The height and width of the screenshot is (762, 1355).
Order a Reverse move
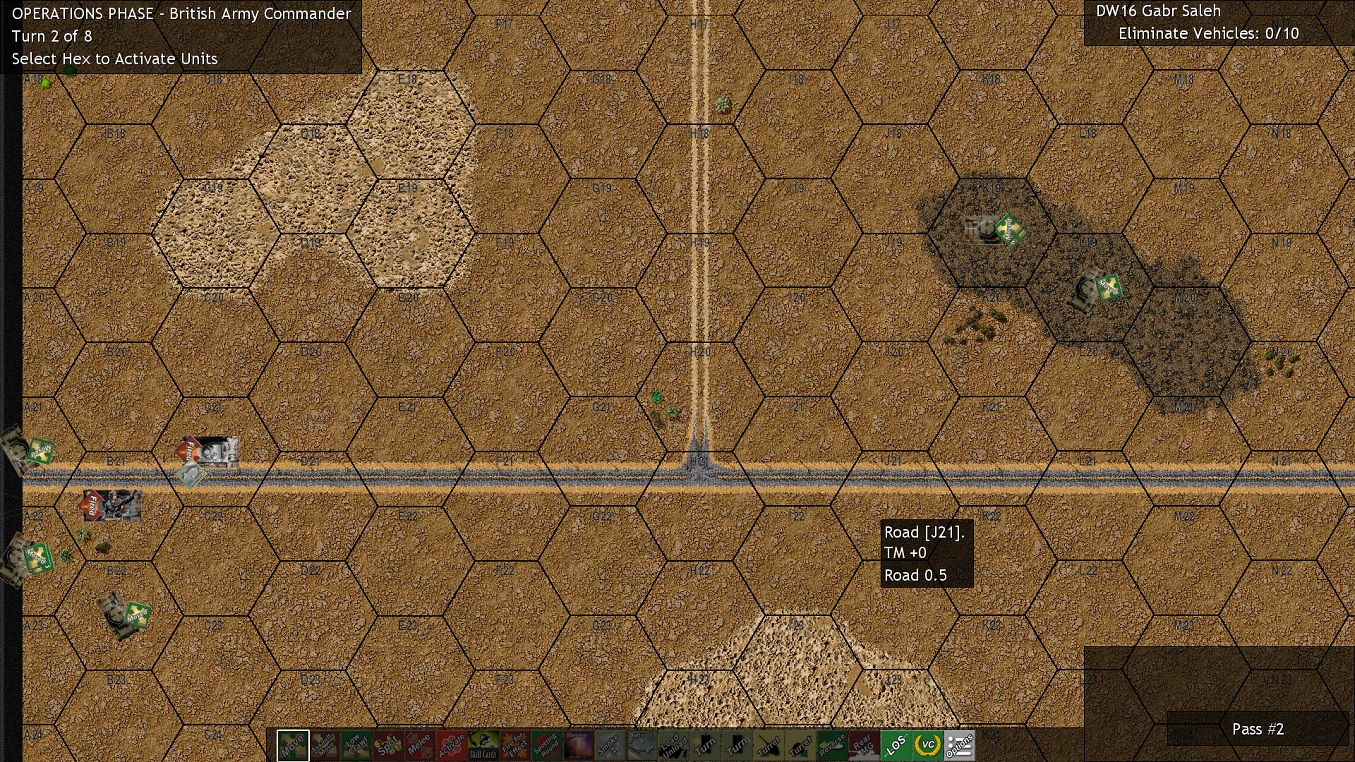coord(832,746)
